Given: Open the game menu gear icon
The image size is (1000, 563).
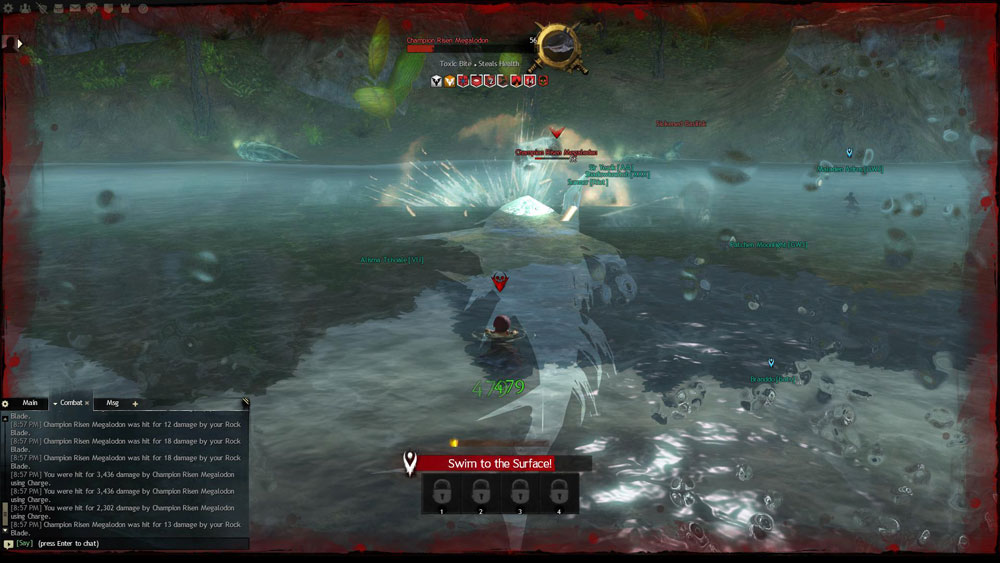Looking at the screenshot, I should [8, 8].
